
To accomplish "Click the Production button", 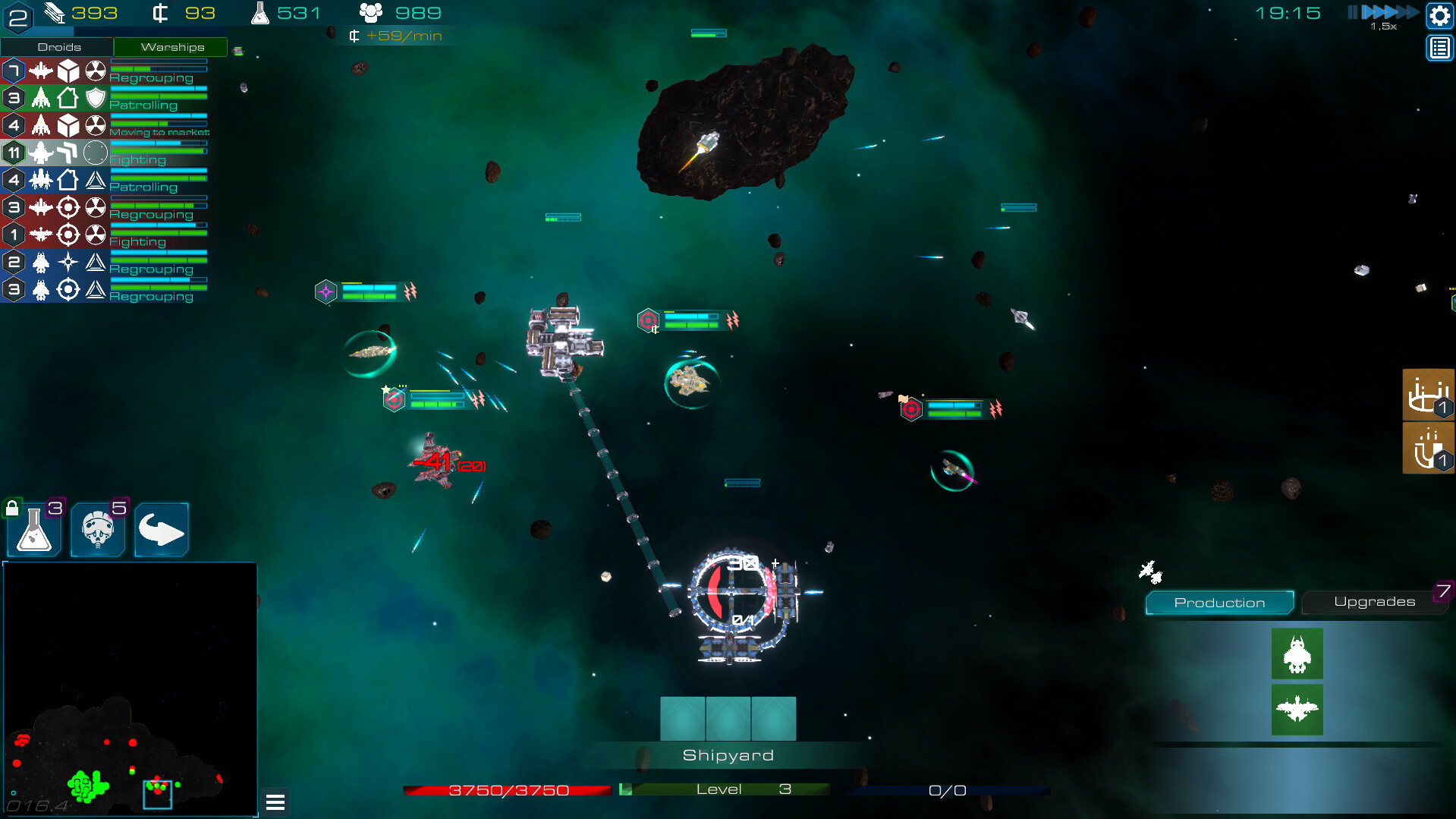I will click(x=1219, y=603).
